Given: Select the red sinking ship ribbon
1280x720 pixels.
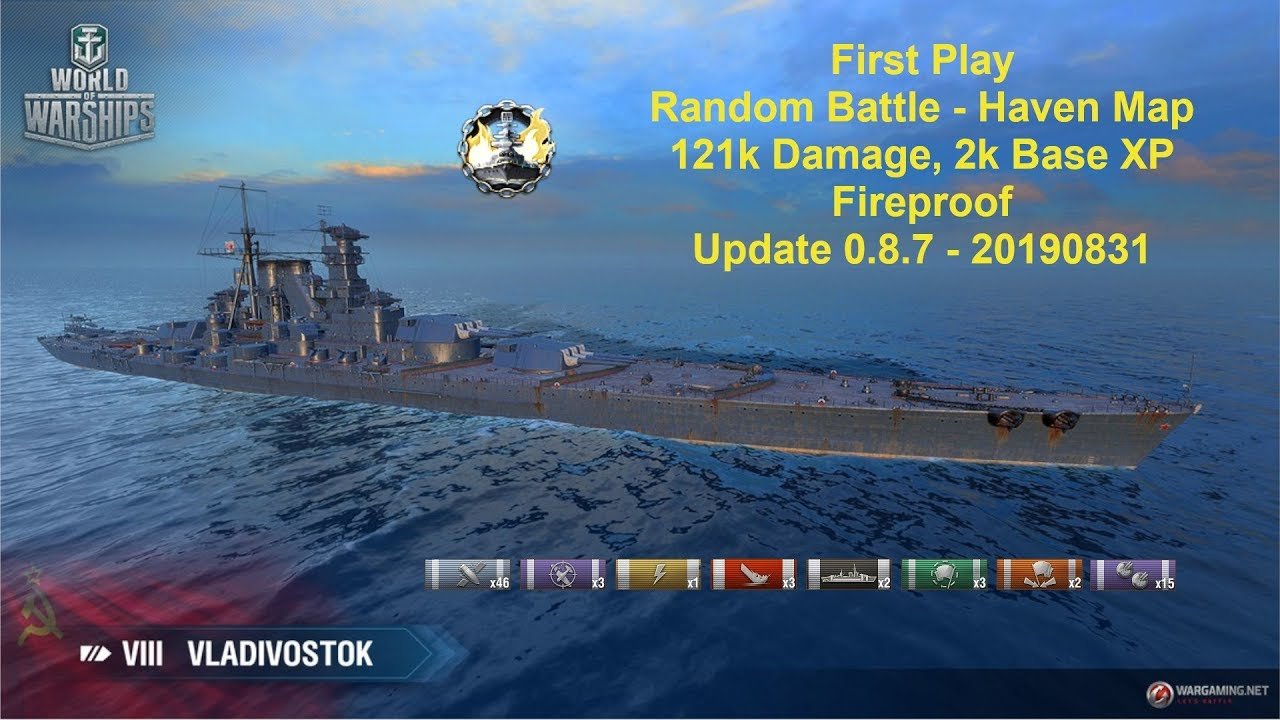Looking at the screenshot, I should point(755,575).
